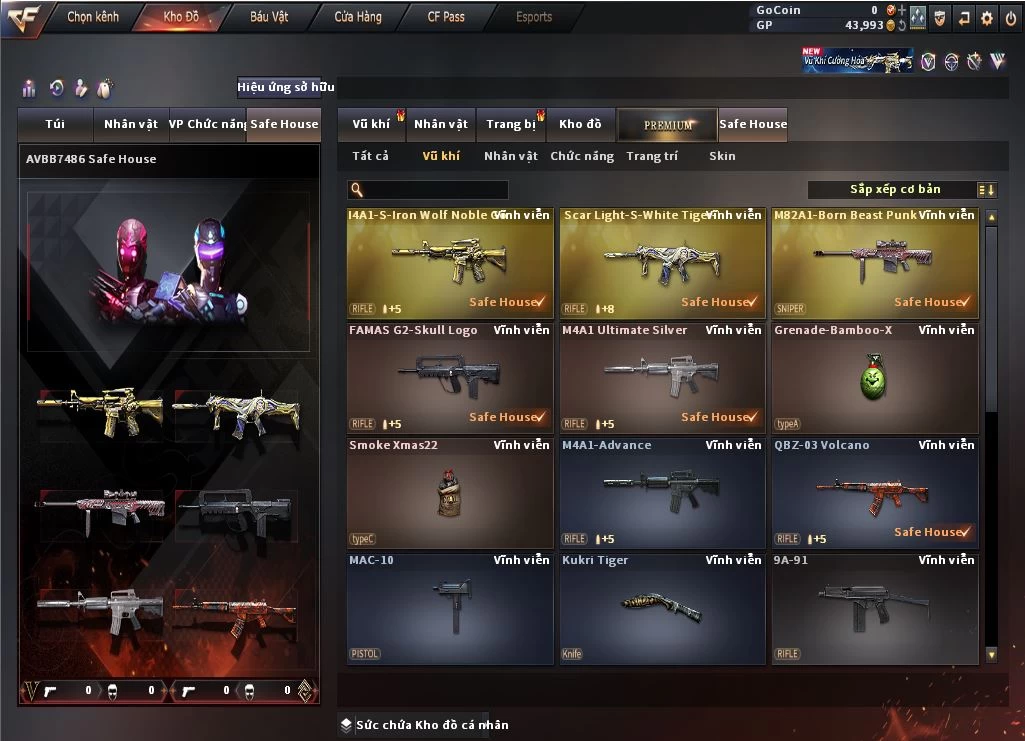
Task: Add GoCoin with the plus button
Action: pyautogui.click(x=902, y=10)
